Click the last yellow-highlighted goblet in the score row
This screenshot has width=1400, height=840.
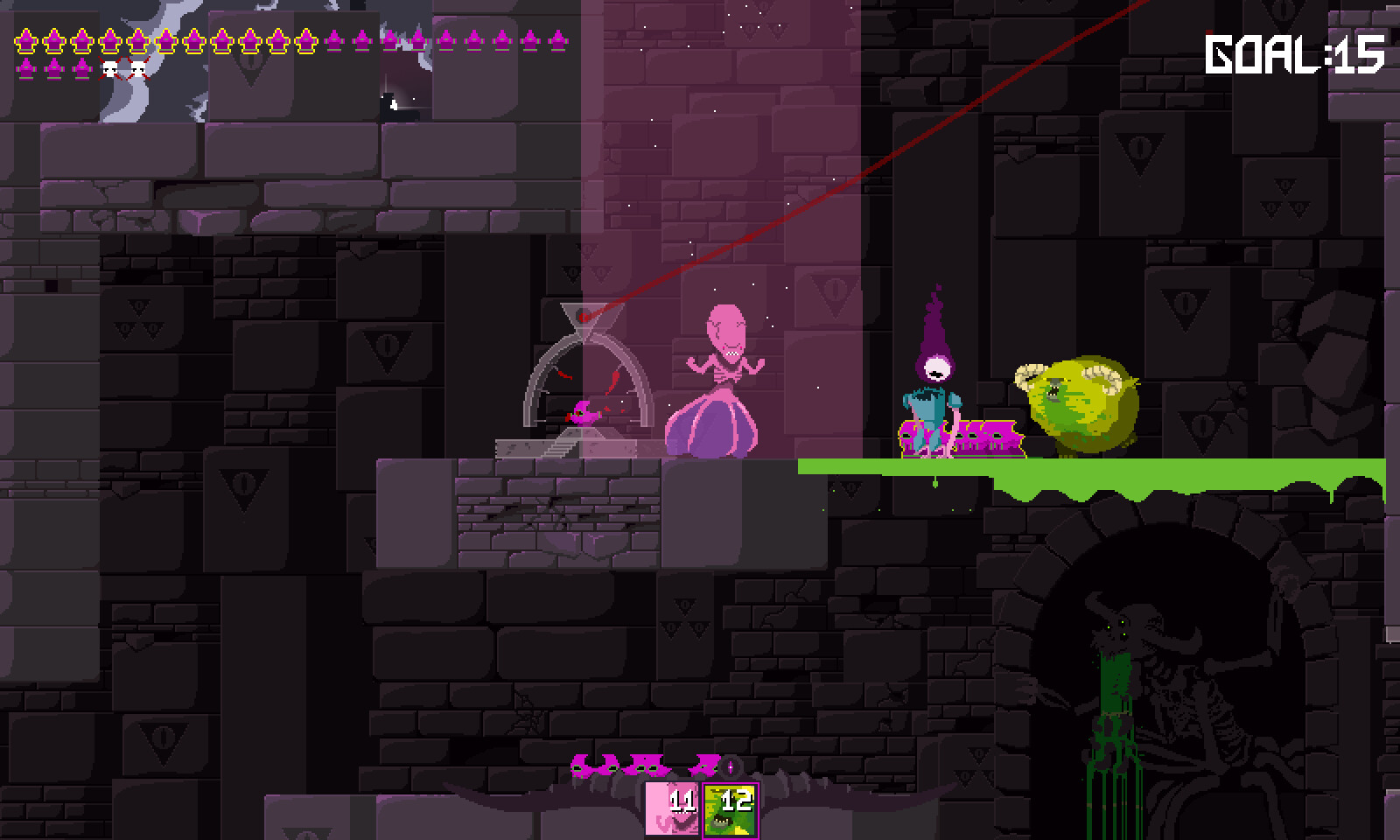304,41
